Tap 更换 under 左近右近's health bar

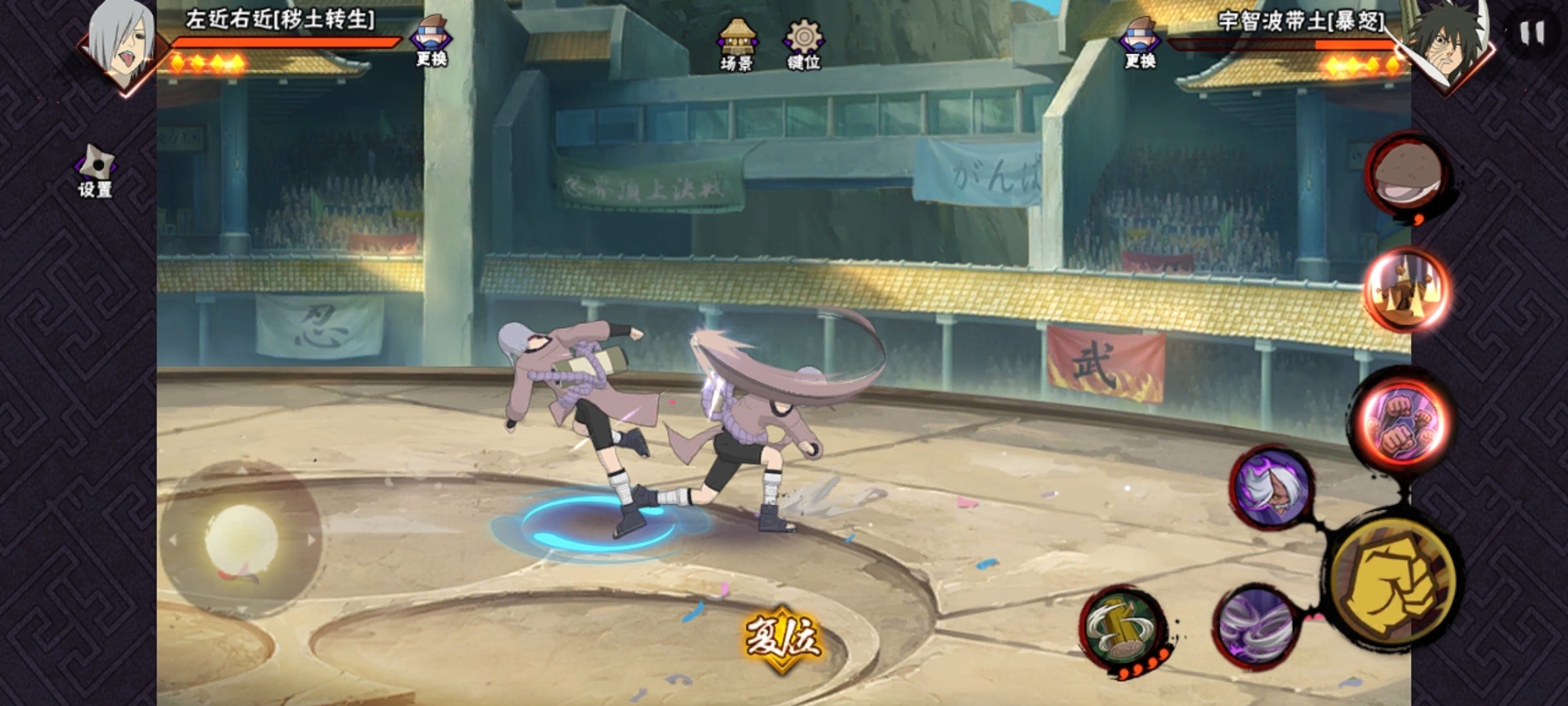click(x=431, y=41)
